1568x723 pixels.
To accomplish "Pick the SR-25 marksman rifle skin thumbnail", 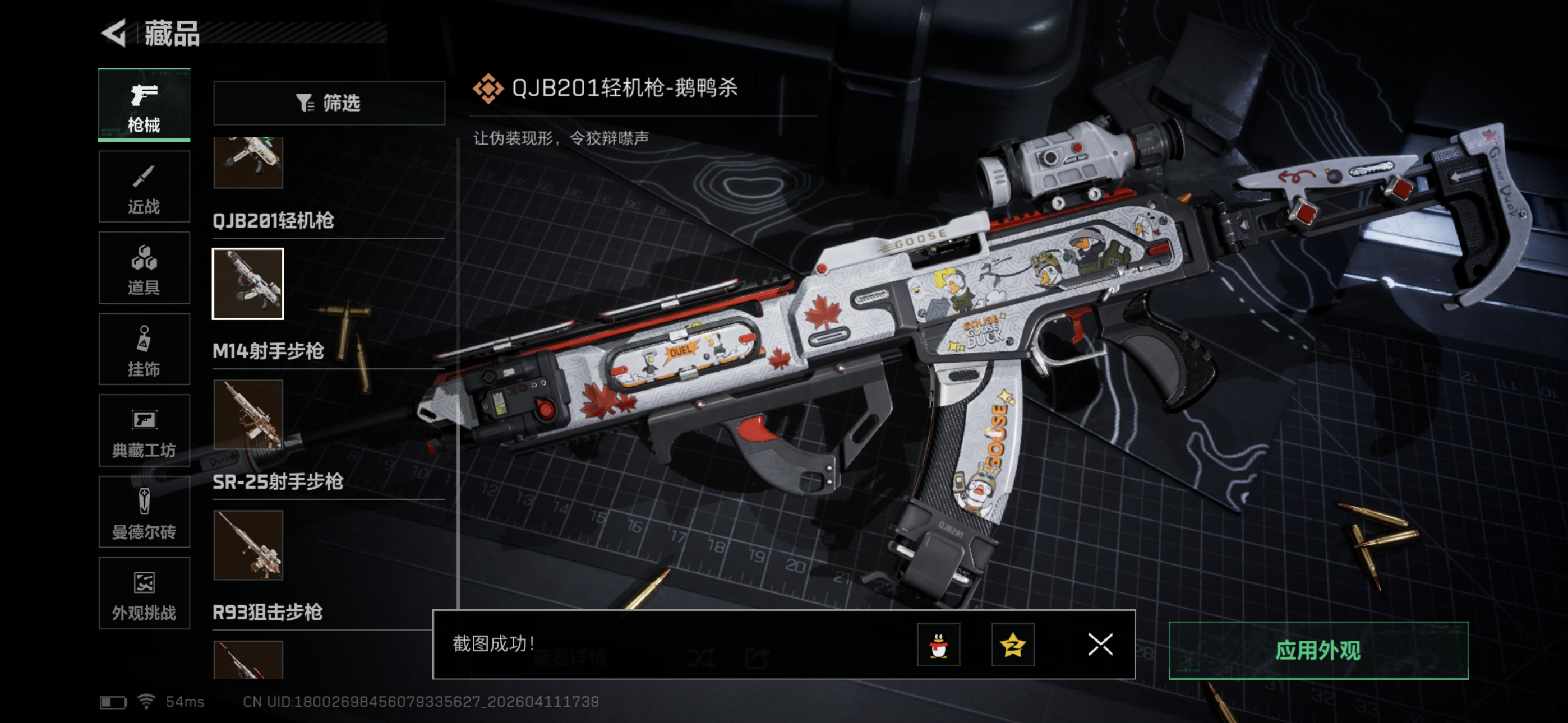I will [248, 545].
